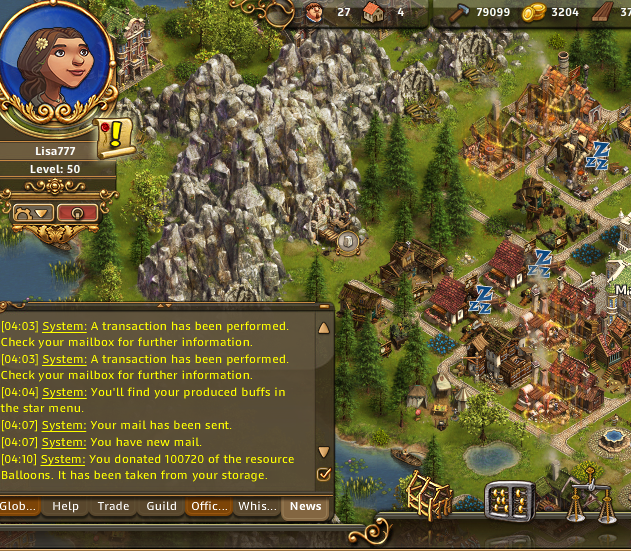Open the gear settings dropdown
Viewport: 631px width, 551px height.
click(31, 212)
